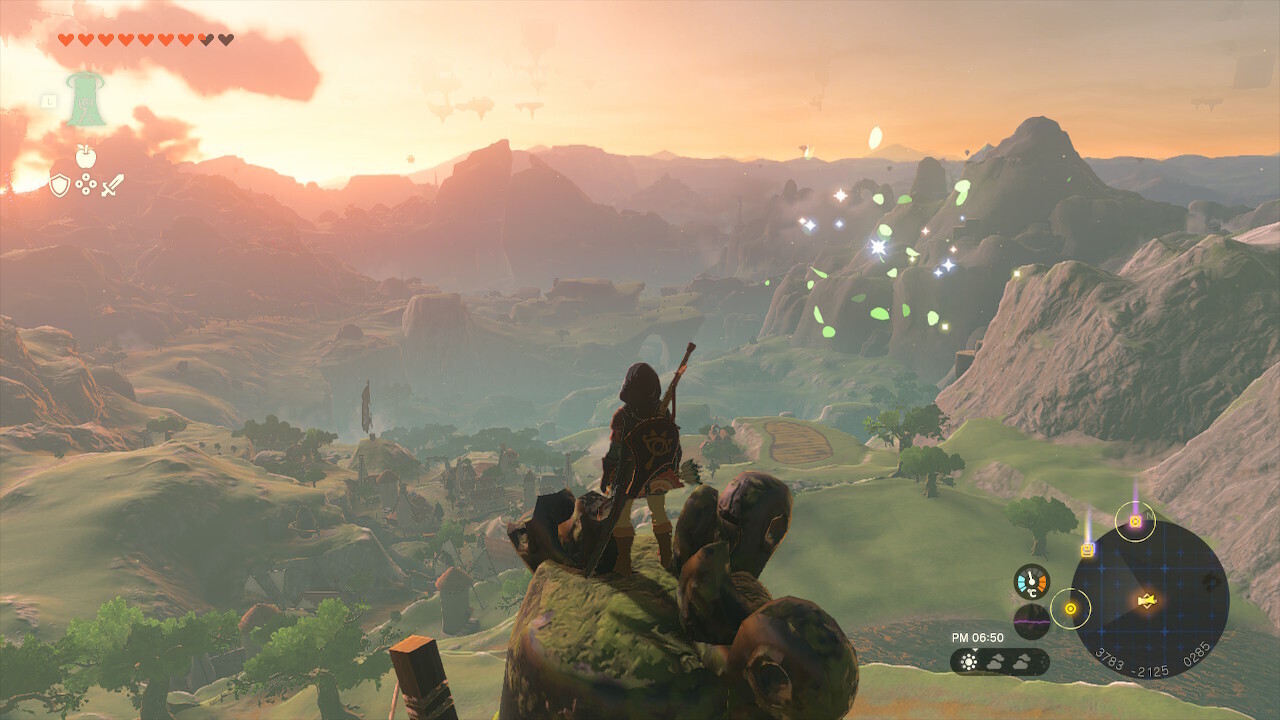Screen dimensions: 1280x720
Task: Click the temperature gauge in degrees Celsius
Action: pyautogui.click(x=1031, y=582)
